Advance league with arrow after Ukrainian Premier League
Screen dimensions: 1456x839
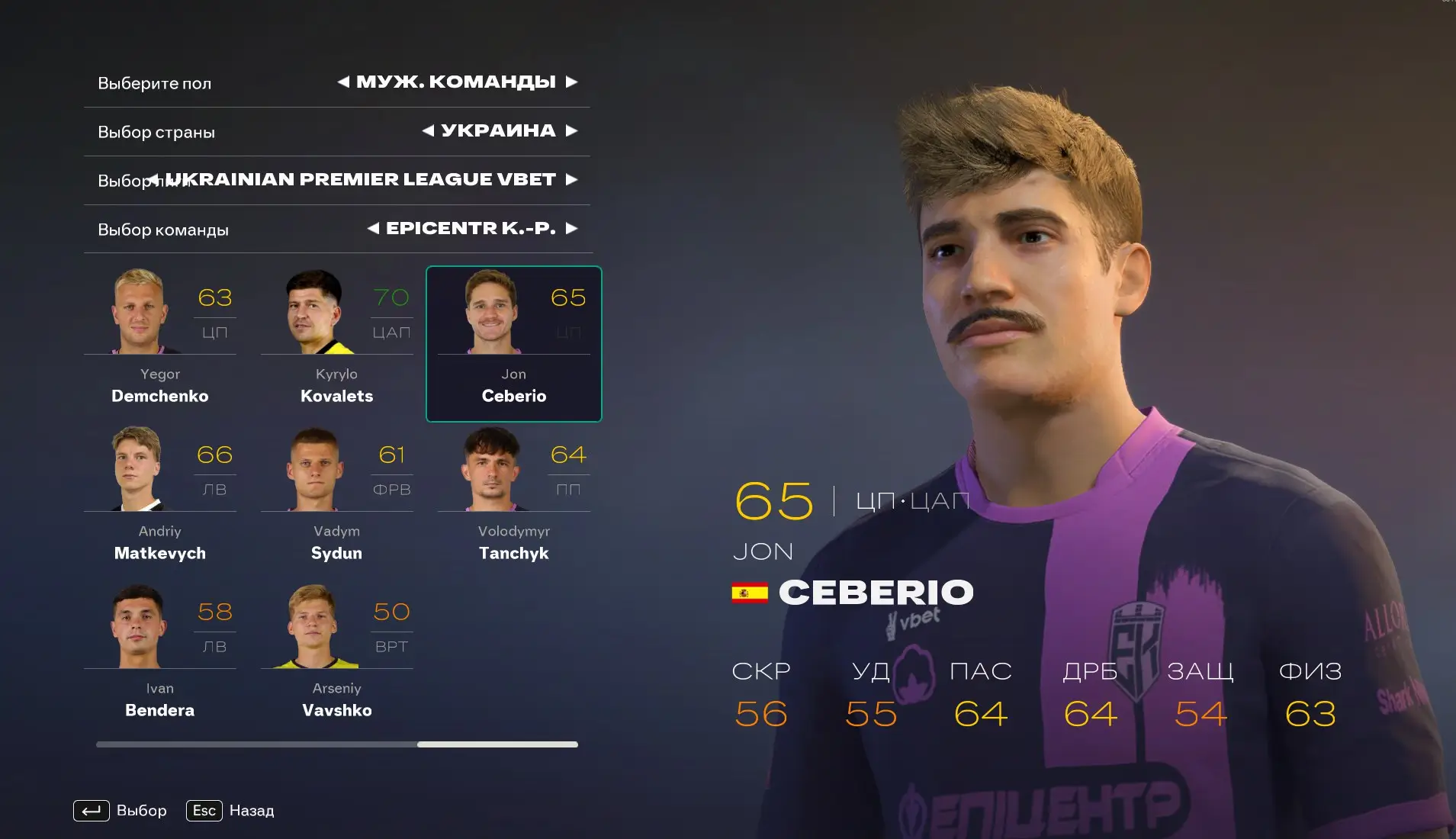[571, 180]
